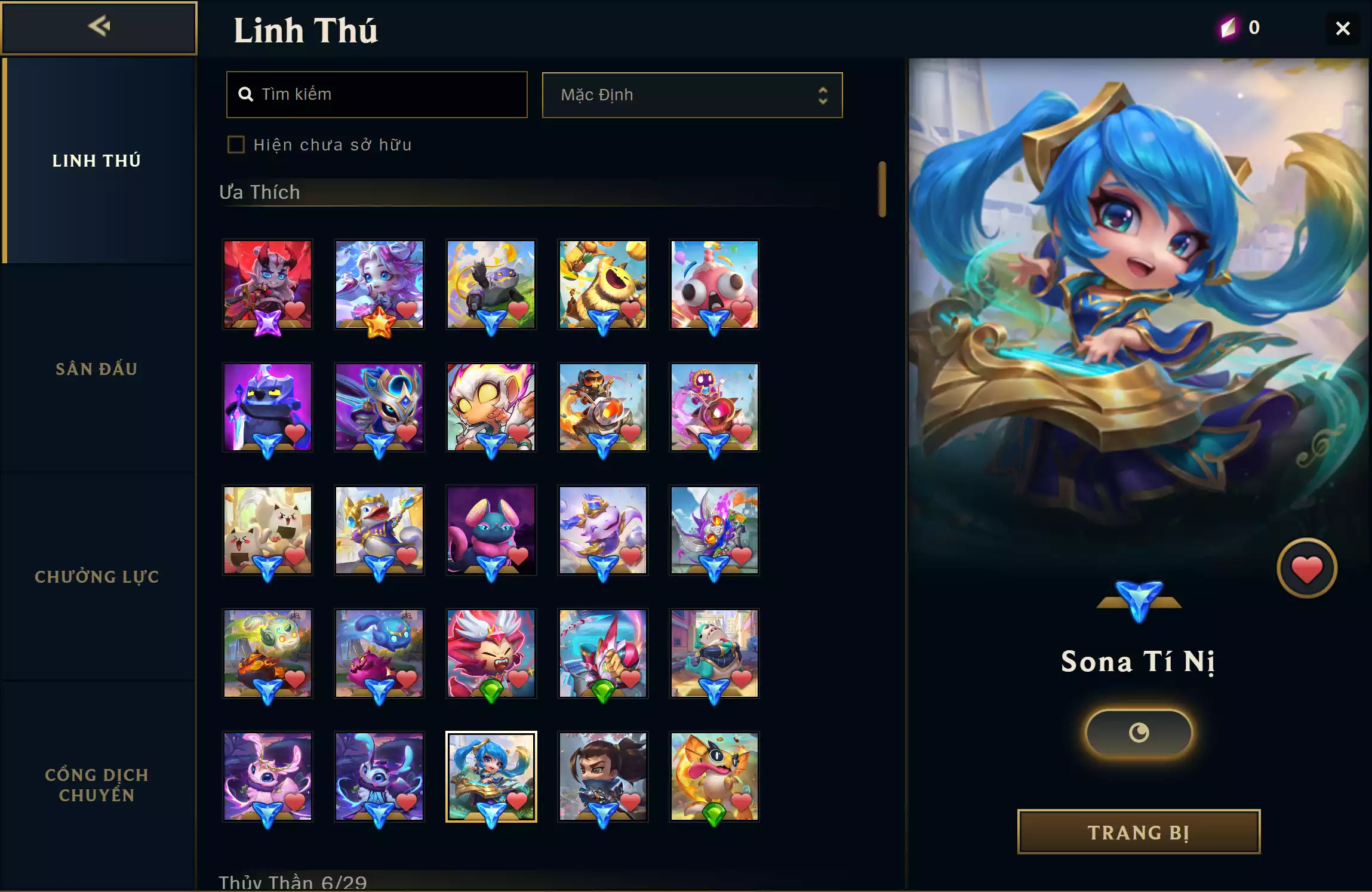Open the CHƯỞNG LỰC section
Screen dimensions: 1372x892
pyautogui.click(x=97, y=577)
